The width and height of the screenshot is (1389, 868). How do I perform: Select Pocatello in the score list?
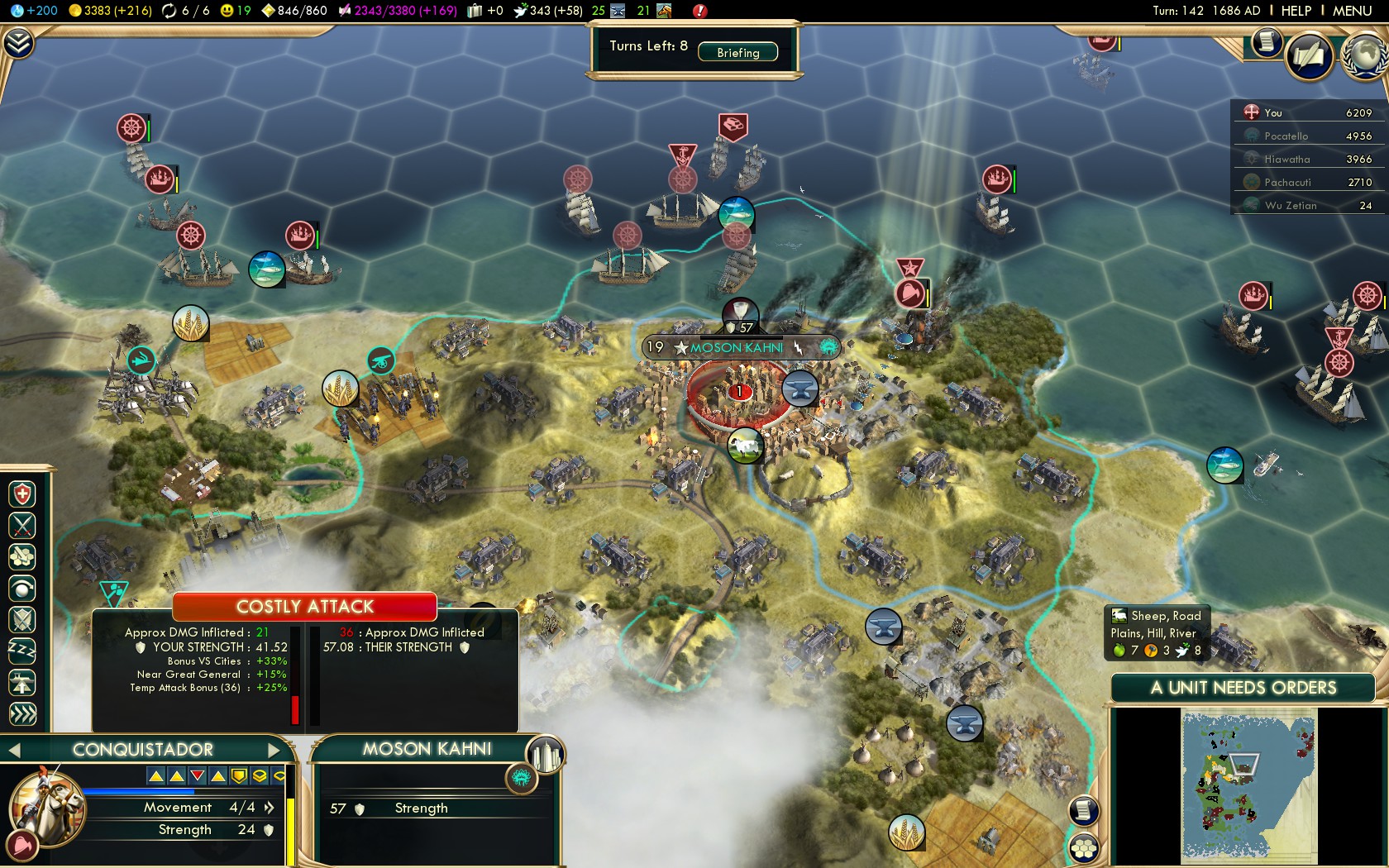[x=1286, y=136]
